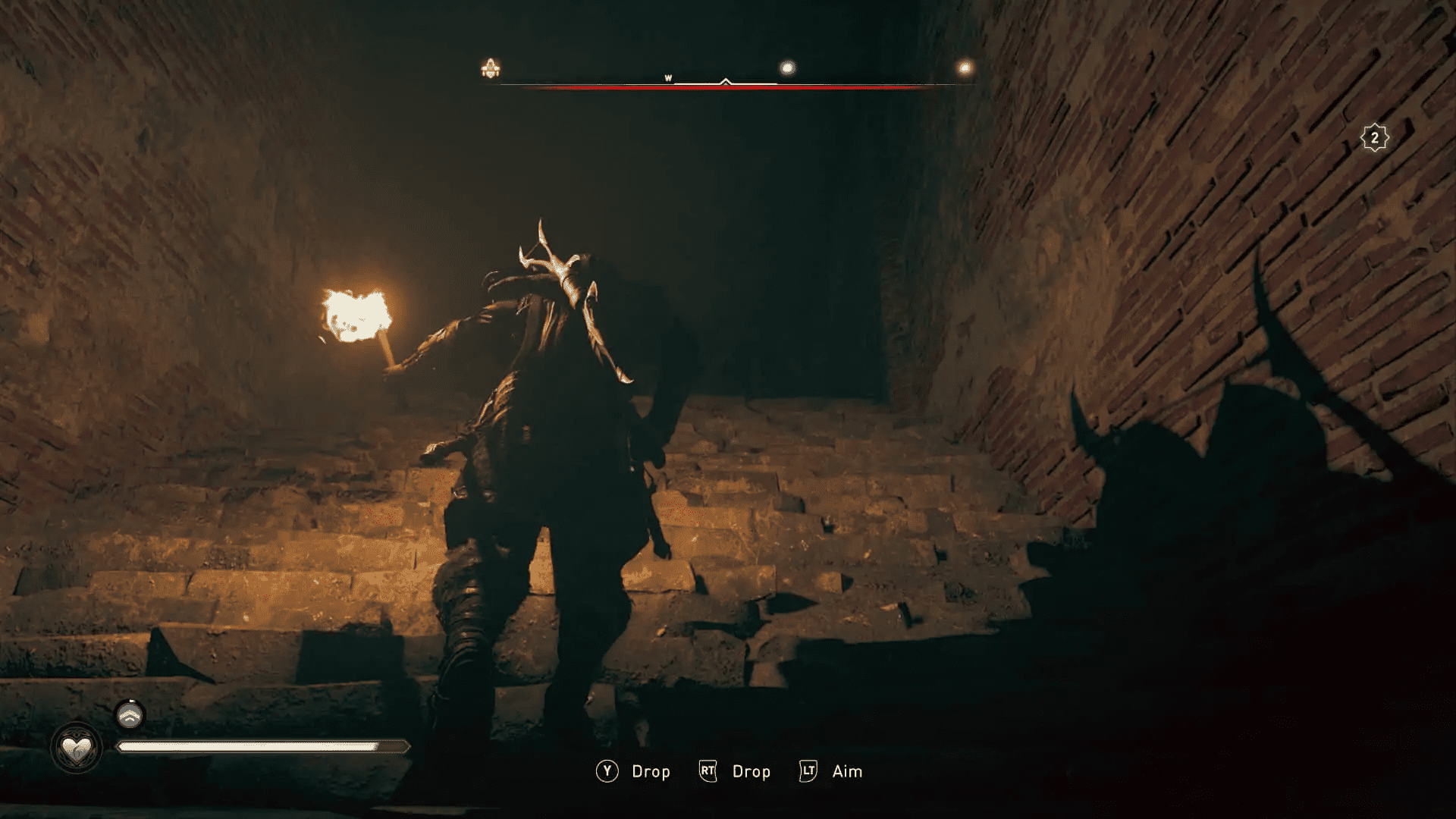Click the 'Drop' label beside RT
This screenshot has height=819, width=1456.
pyautogui.click(x=751, y=771)
